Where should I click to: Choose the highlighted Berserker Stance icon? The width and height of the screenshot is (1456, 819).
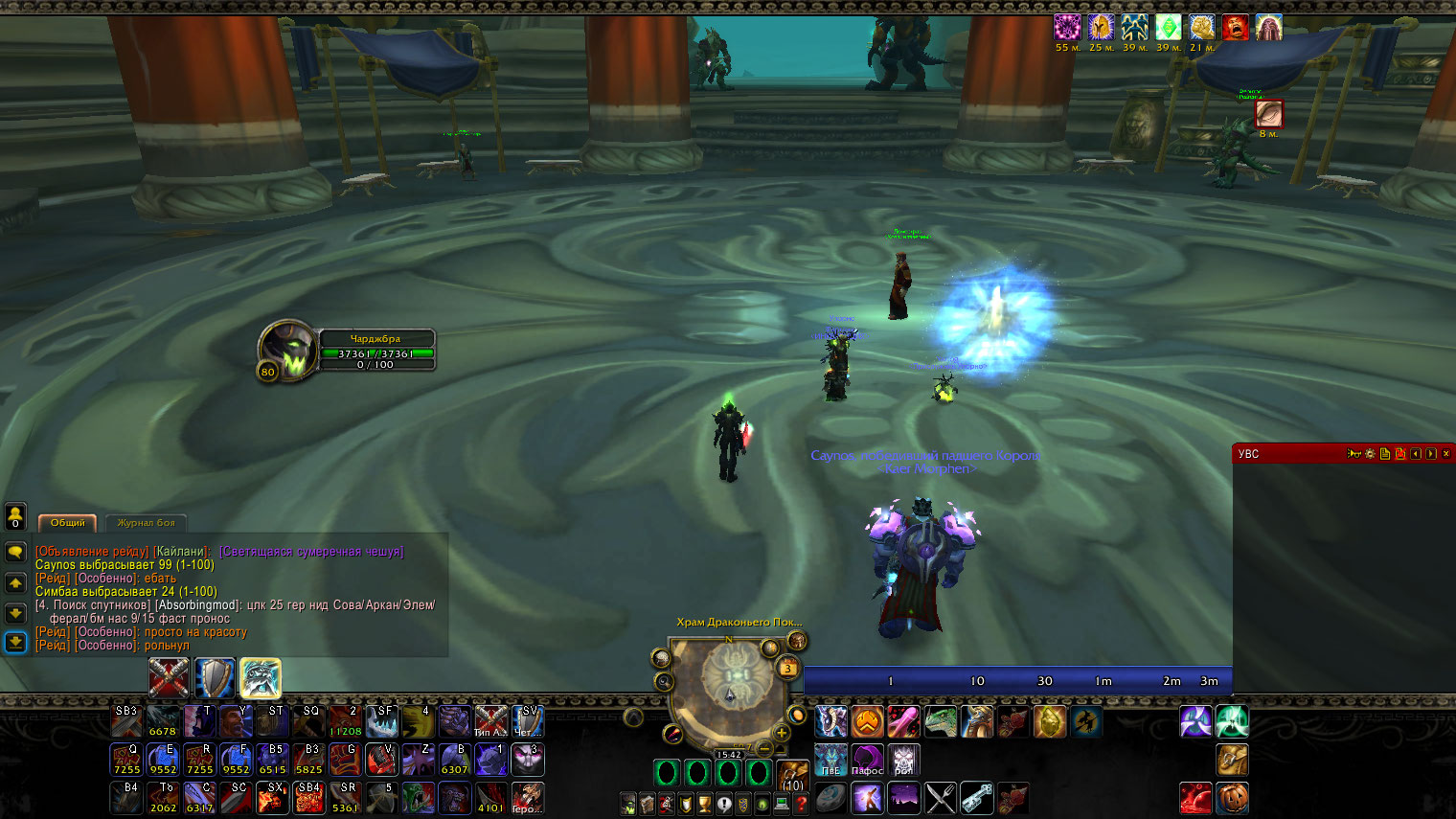261,678
